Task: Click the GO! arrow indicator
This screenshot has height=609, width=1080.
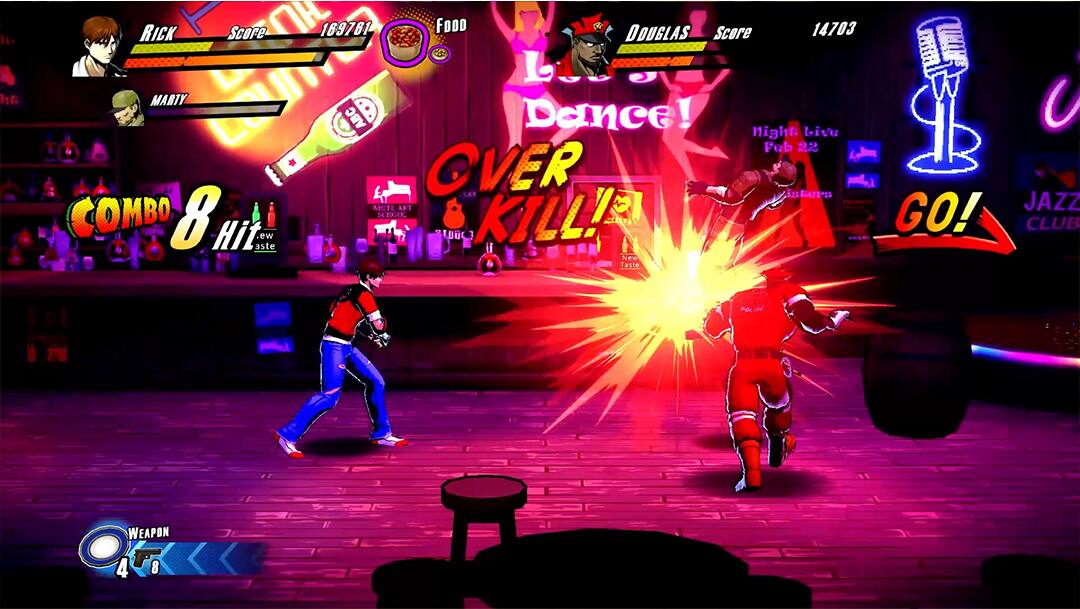Action: tap(943, 226)
